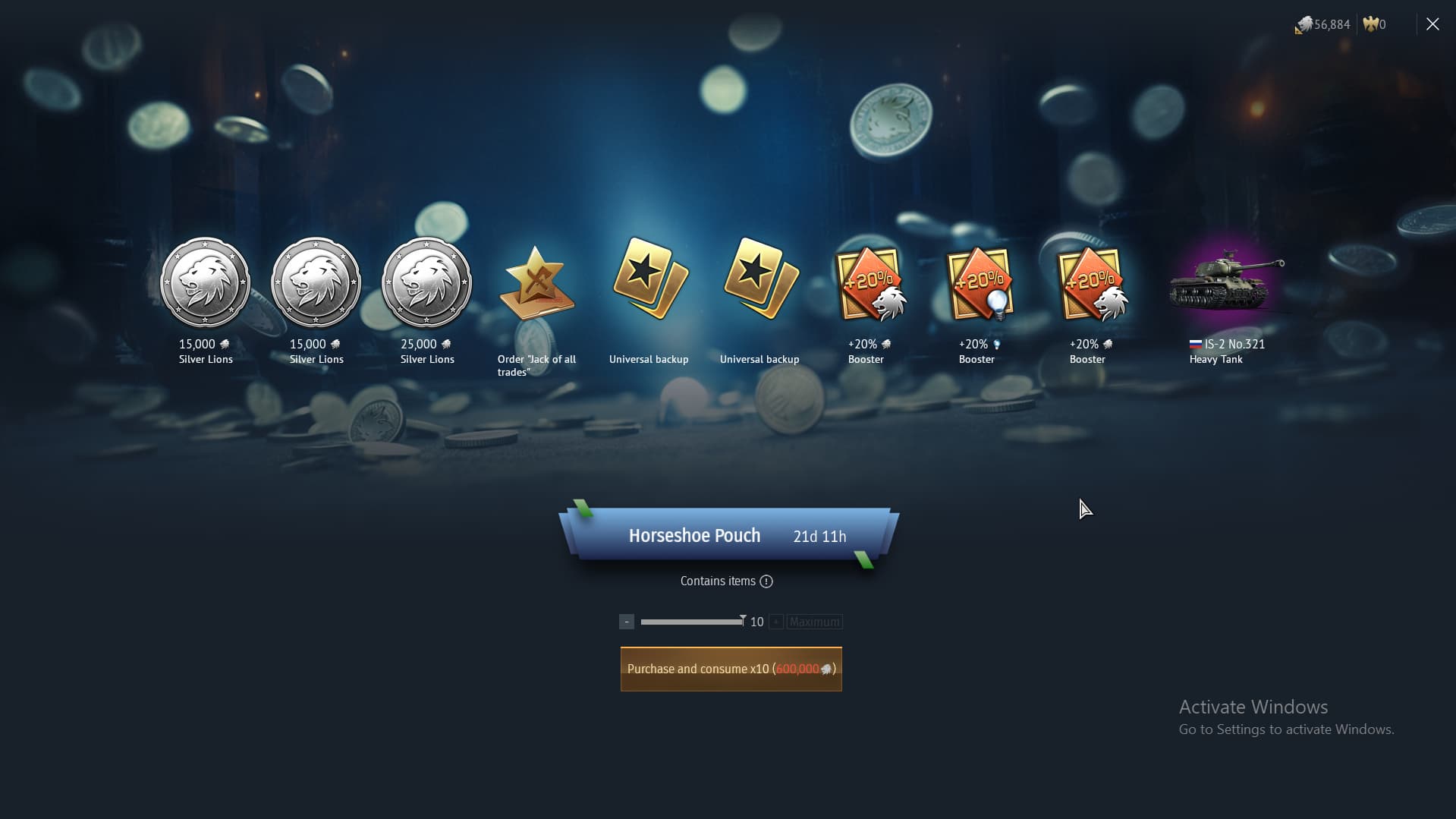This screenshot has width=1456, height=819.
Task: Click the leftmost +20% Silver Lions booster icon
Action: coord(869,285)
